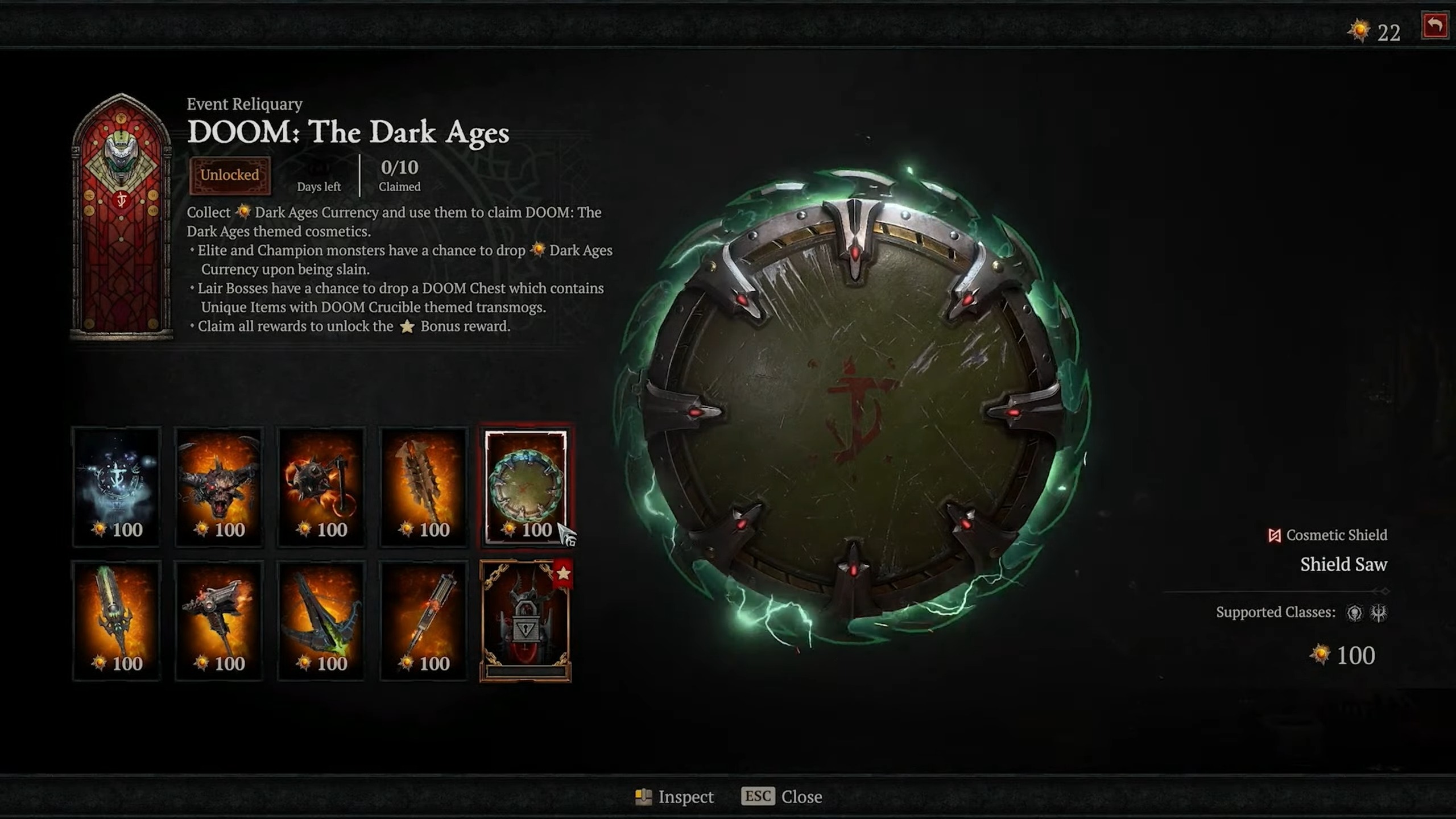
Task: Click the Unlocked status badge
Action: point(230,176)
